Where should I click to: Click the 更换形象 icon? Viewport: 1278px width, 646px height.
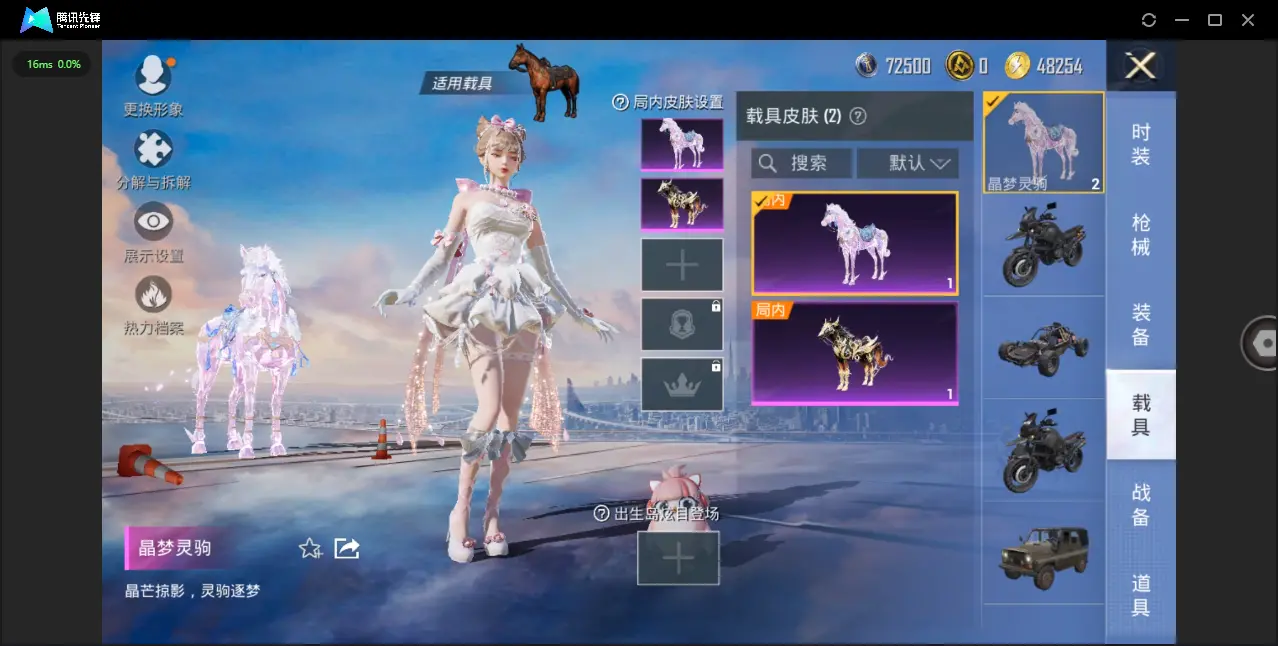coord(153,75)
